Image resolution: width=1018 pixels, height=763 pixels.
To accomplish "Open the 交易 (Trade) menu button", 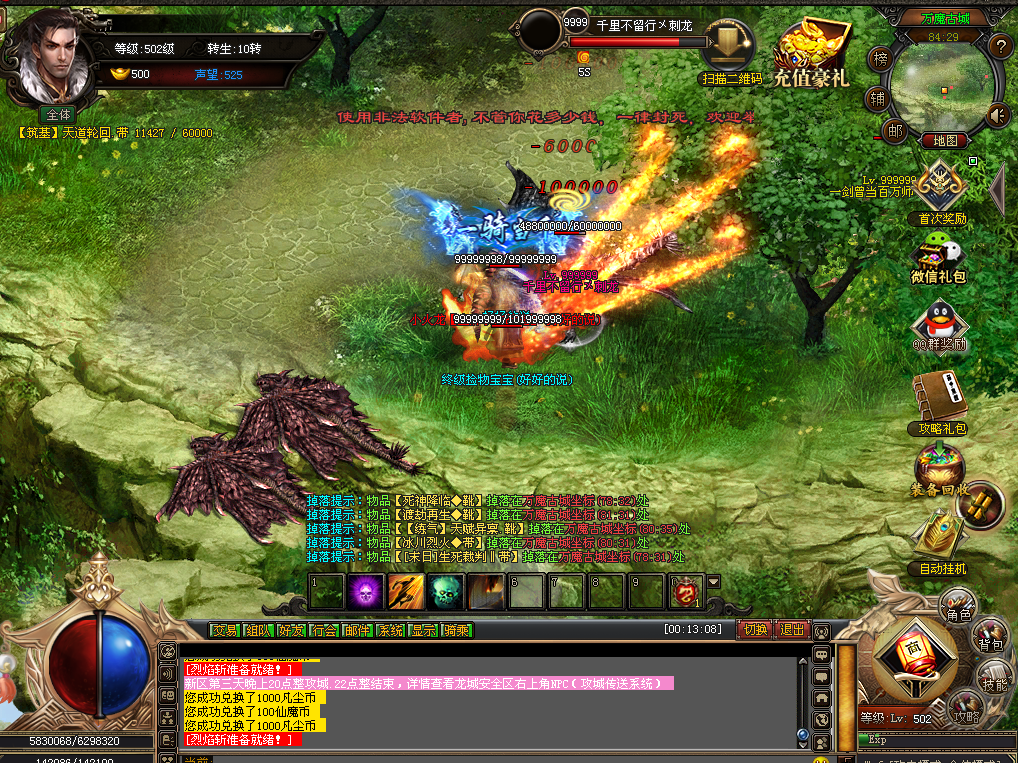I will point(225,630).
